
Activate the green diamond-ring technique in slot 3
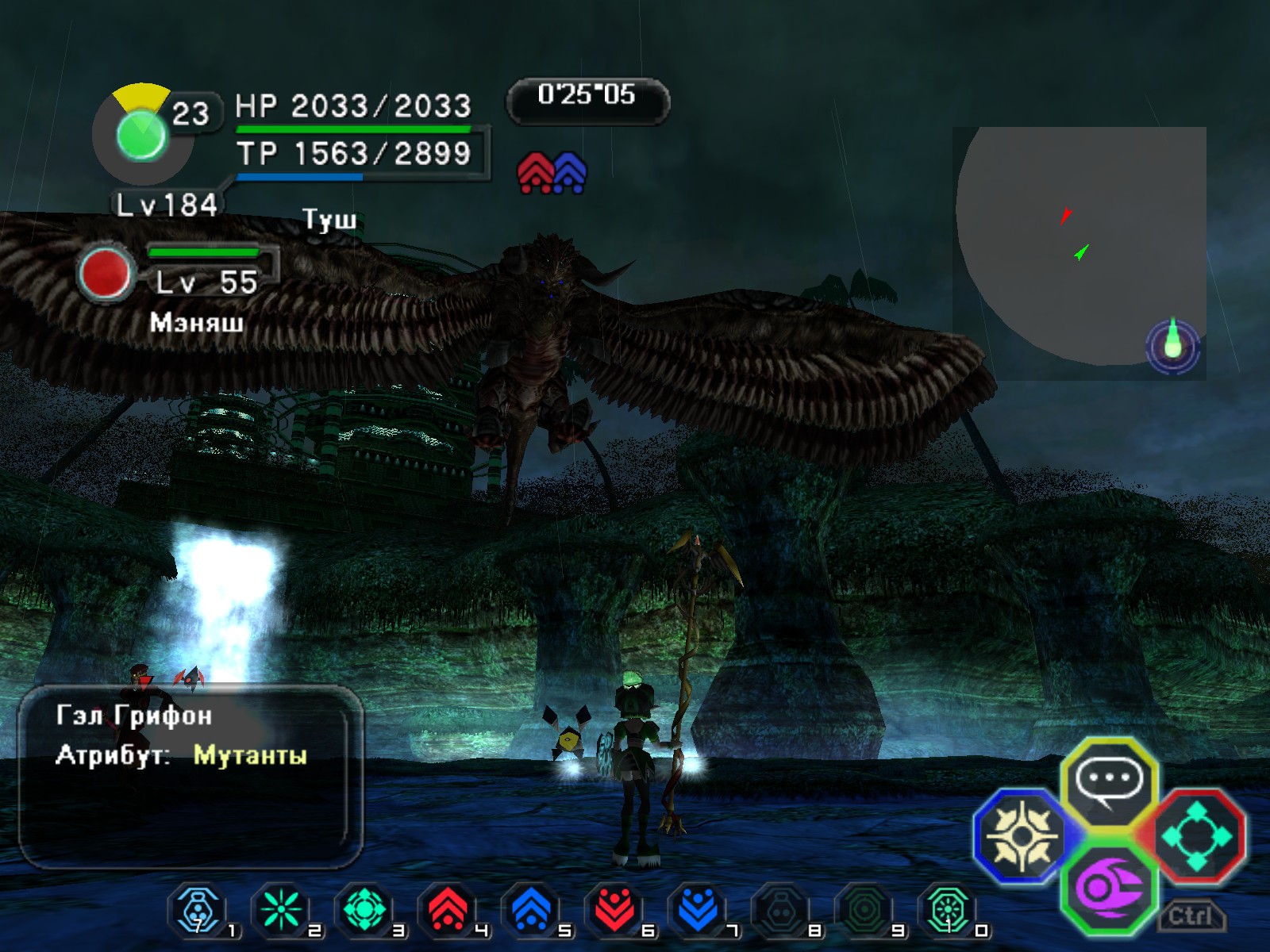coord(364,909)
